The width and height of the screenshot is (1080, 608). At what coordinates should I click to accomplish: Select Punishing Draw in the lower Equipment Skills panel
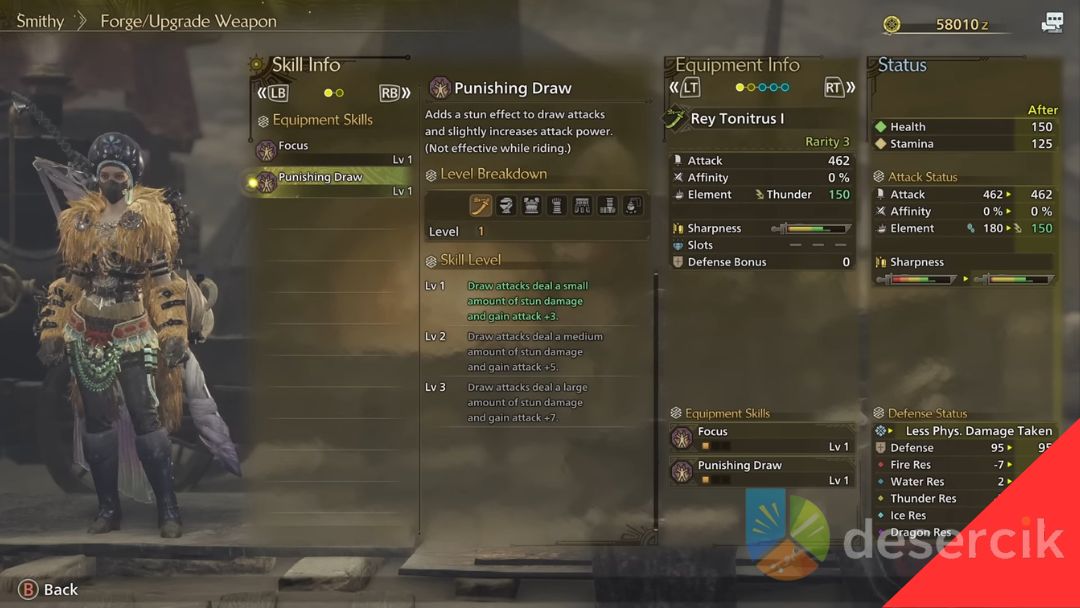tap(759, 471)
